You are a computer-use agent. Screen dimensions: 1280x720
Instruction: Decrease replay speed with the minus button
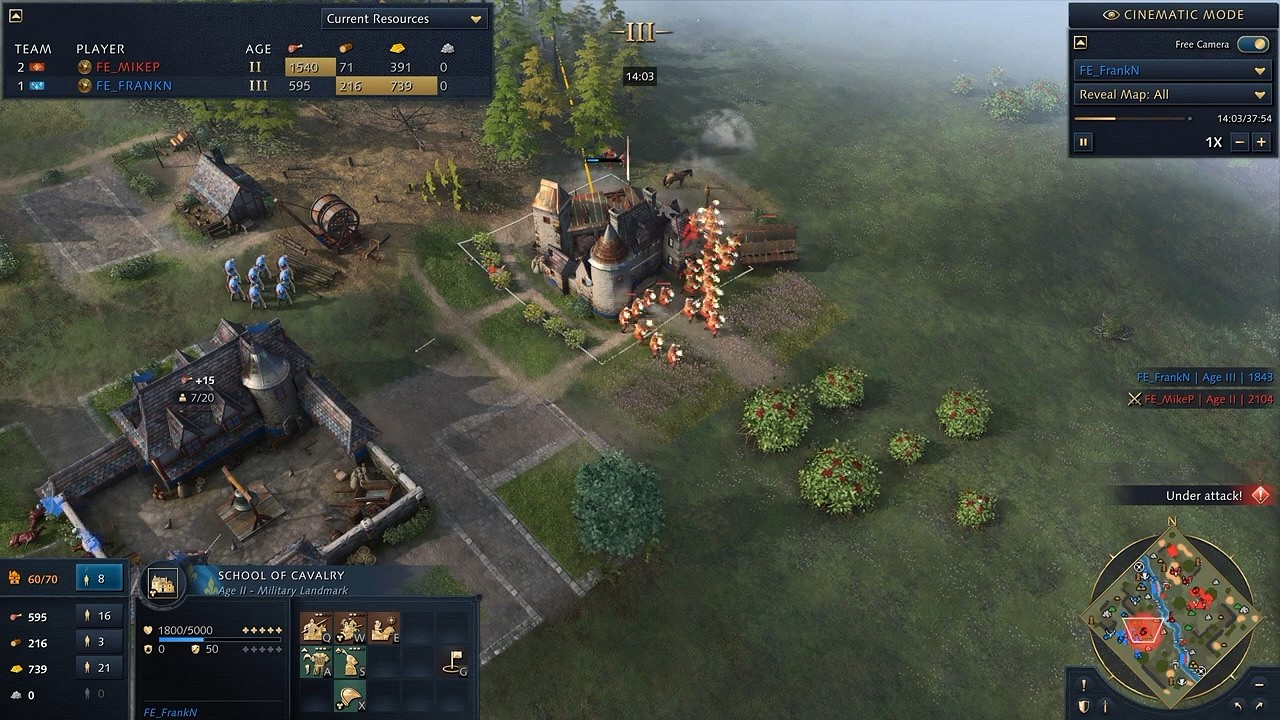pos(1240,142)
